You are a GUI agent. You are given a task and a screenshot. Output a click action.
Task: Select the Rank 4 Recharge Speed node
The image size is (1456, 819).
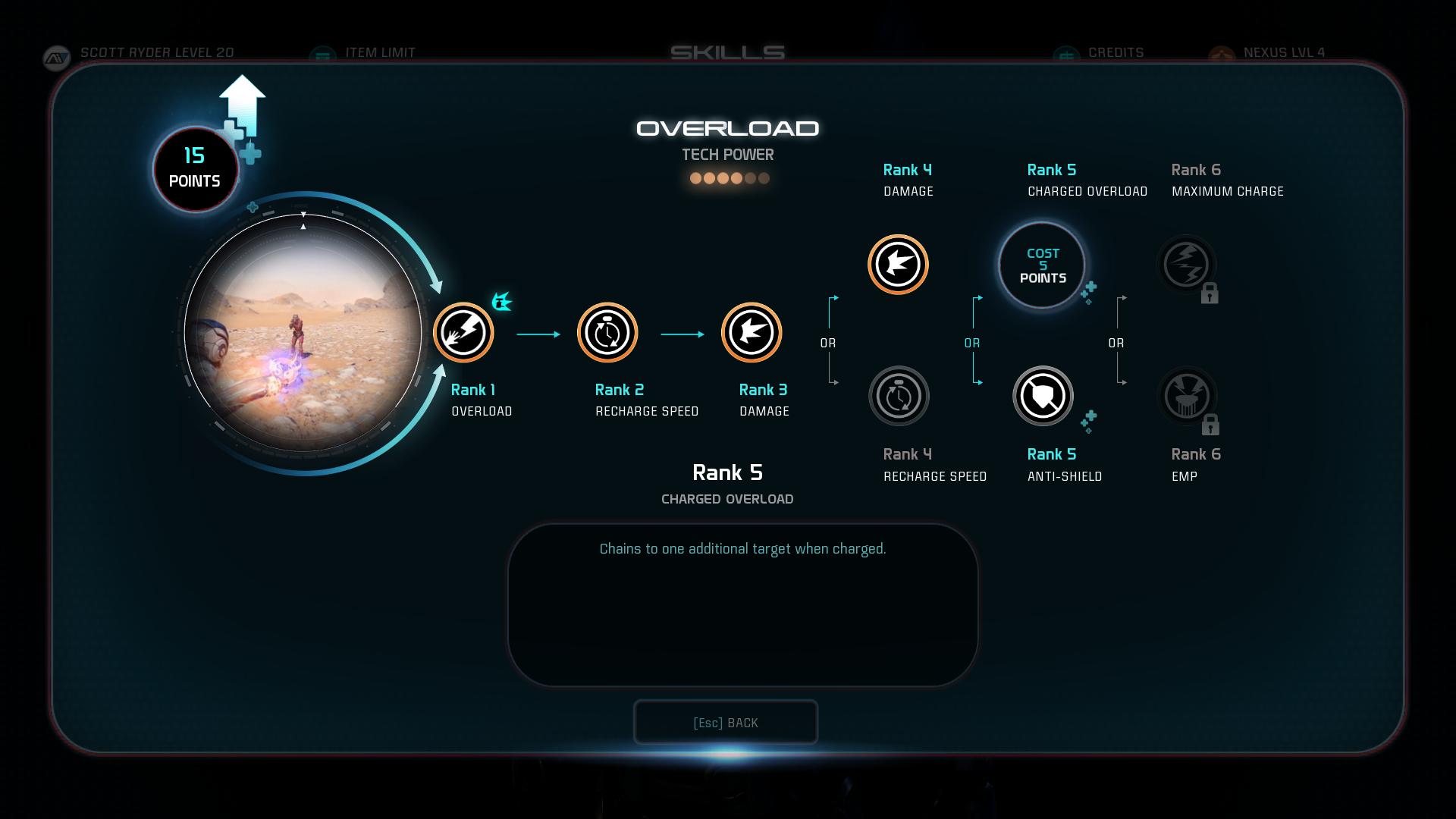point(899,396)
